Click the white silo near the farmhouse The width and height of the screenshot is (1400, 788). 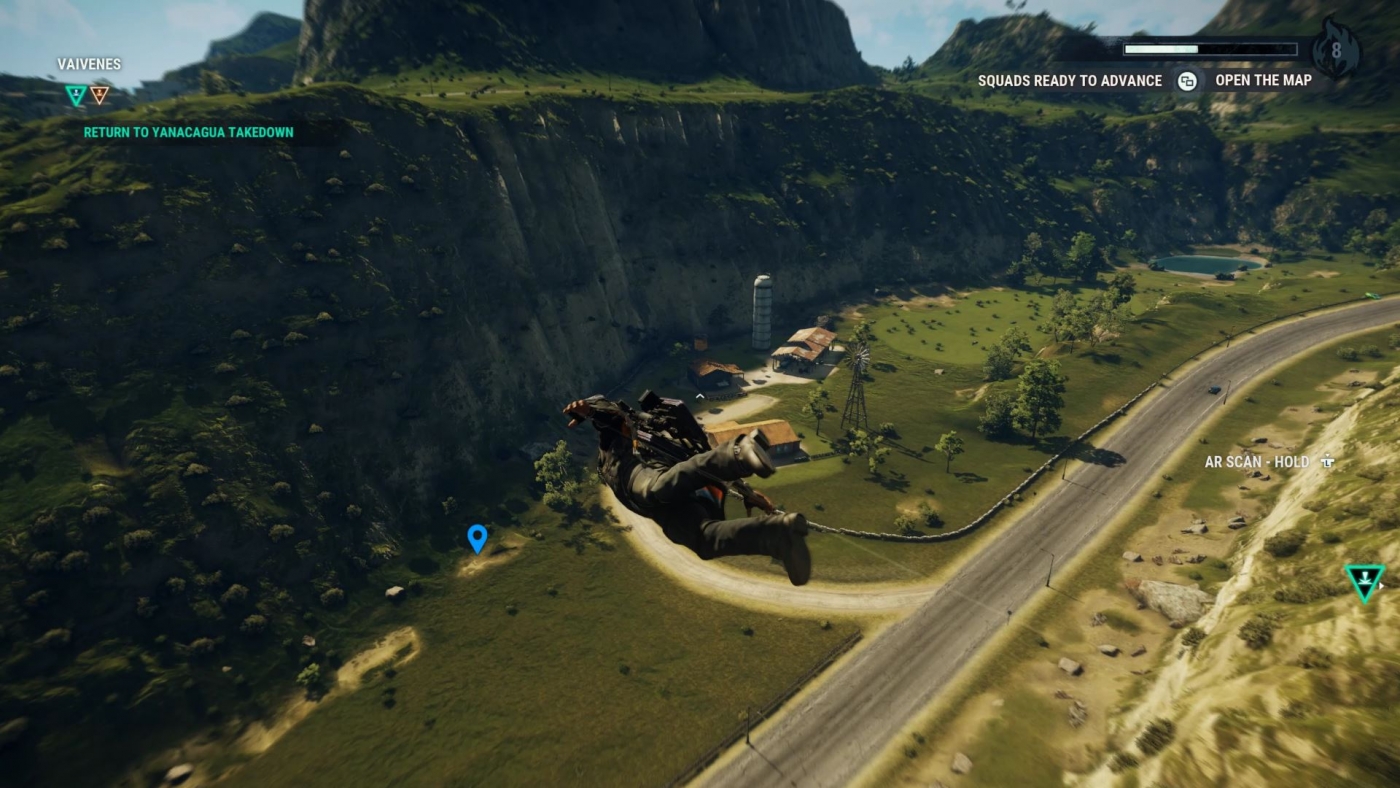761,312
